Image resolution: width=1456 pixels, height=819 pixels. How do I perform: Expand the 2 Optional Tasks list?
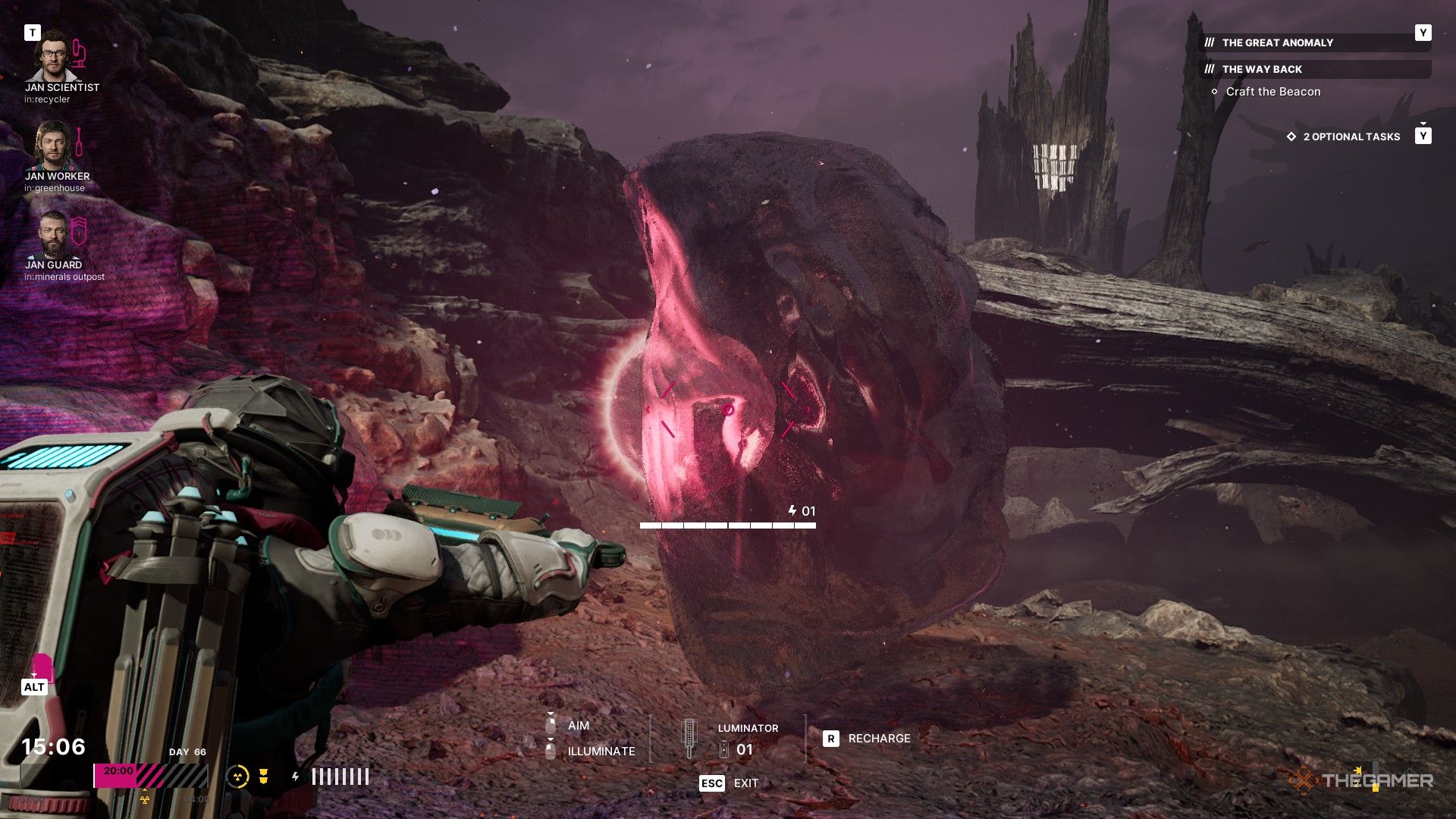point(1351,136)
